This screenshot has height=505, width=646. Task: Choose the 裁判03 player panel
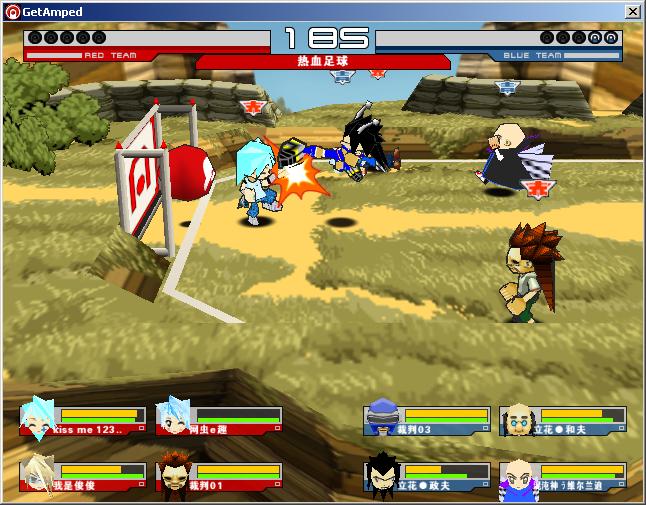point(427,420)
